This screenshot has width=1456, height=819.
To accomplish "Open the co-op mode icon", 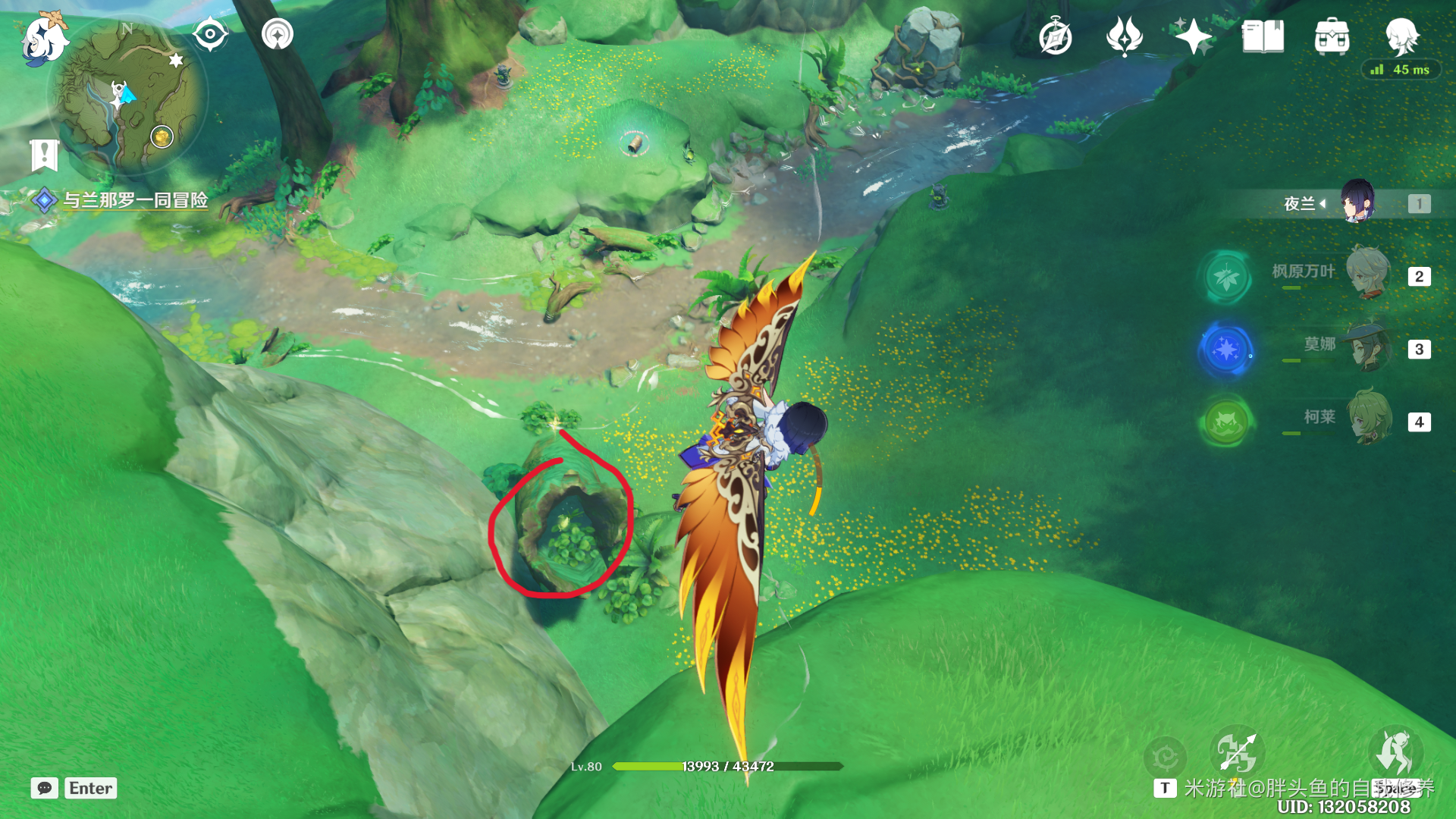I will [278, 34].
